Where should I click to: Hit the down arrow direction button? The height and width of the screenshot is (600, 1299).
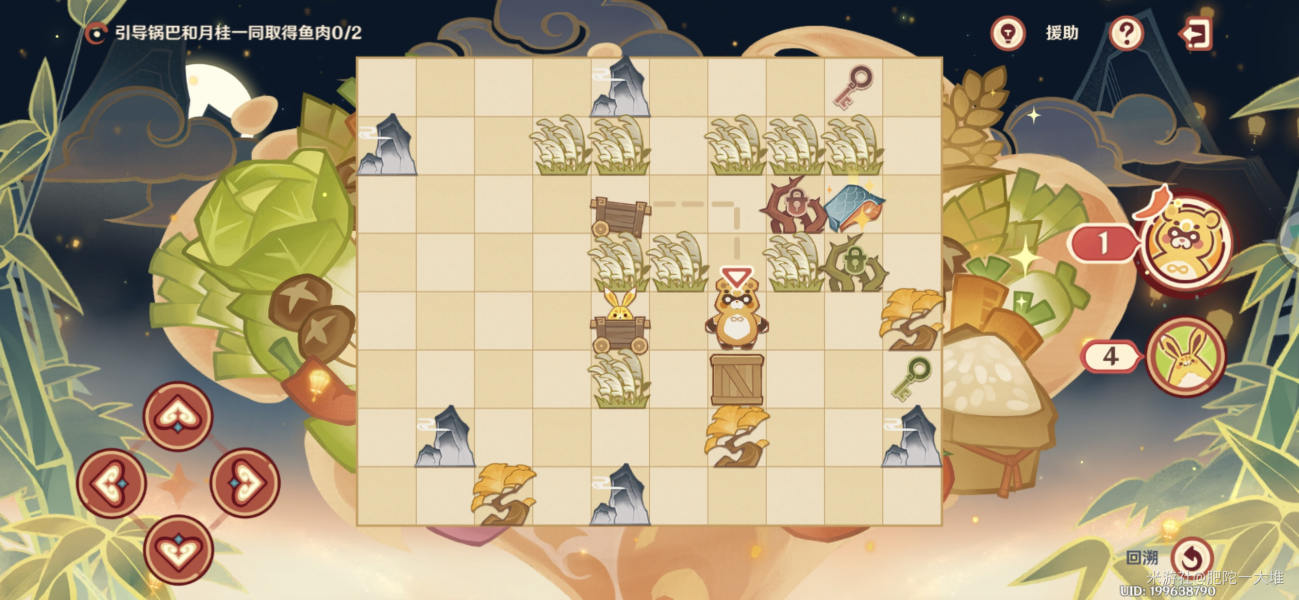[178, 549]
